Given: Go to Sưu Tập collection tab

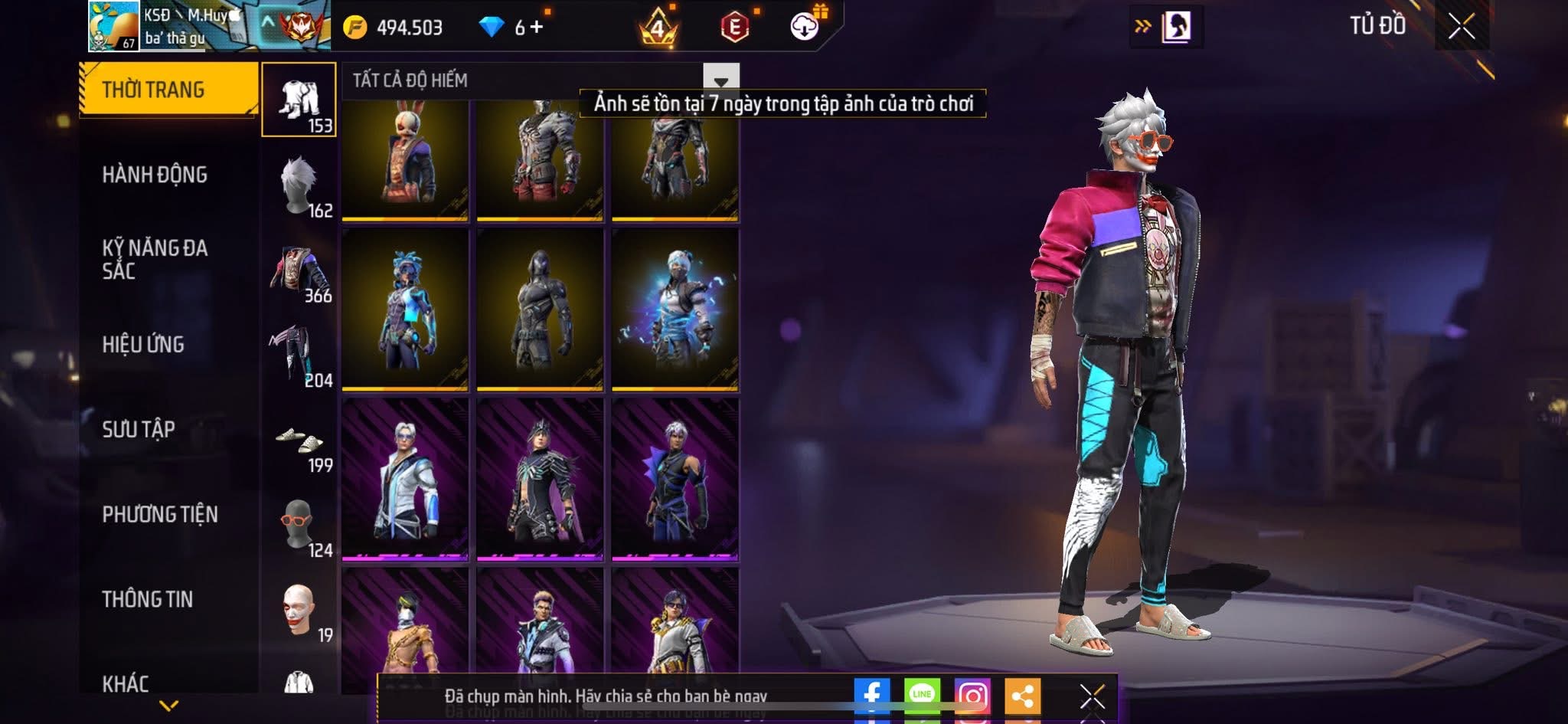Looking at the screenshot, I should click(x=139, y=429).
